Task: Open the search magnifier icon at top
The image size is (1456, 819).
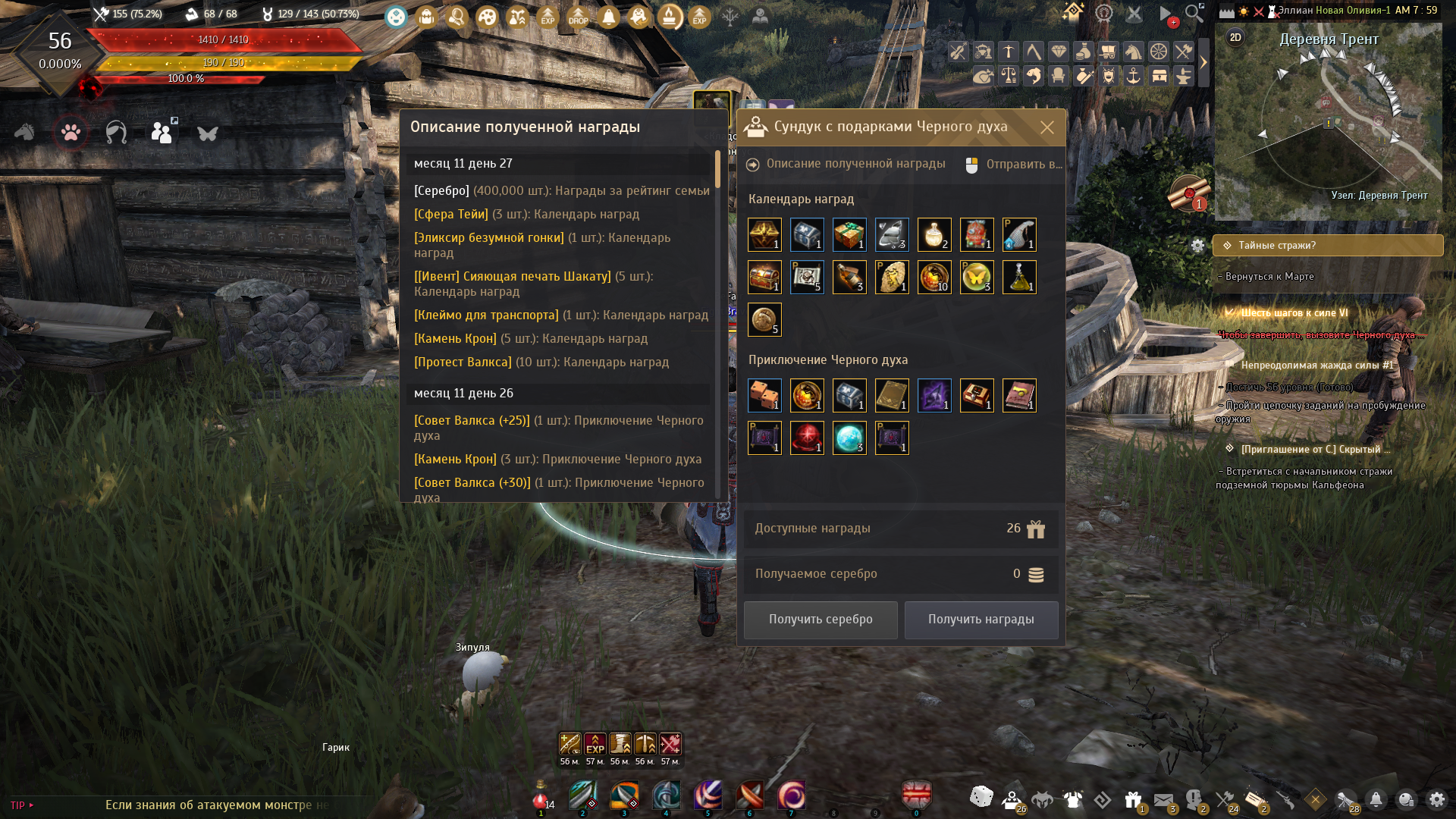Action: [1194, 13]
